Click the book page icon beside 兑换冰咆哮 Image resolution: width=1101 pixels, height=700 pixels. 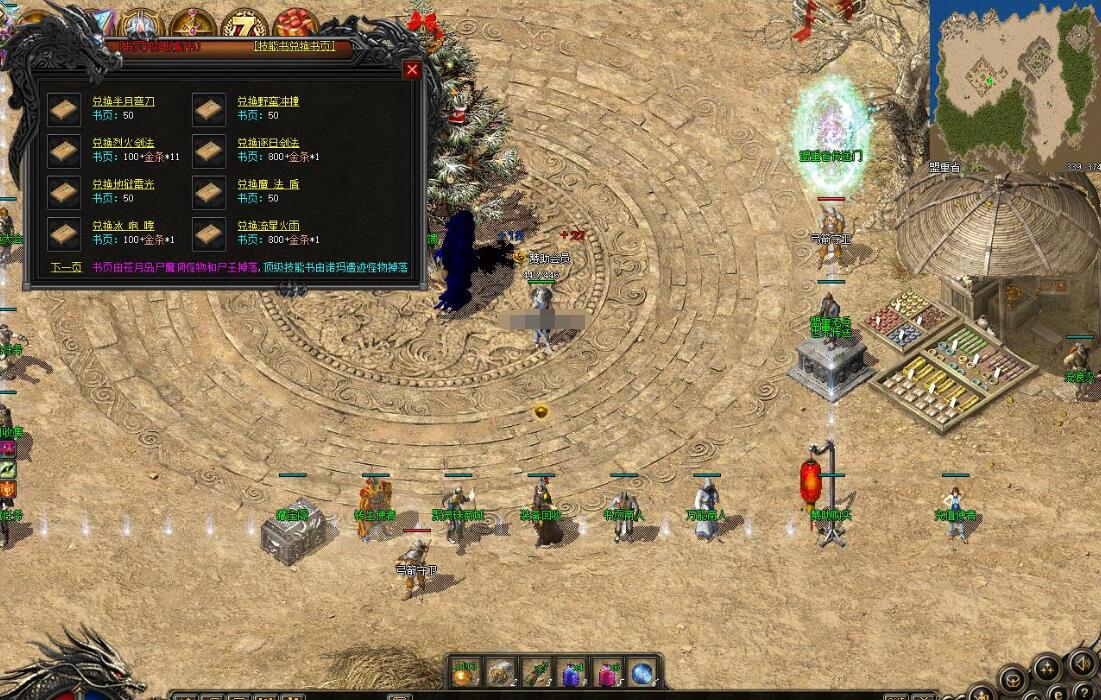click(64, 234)
